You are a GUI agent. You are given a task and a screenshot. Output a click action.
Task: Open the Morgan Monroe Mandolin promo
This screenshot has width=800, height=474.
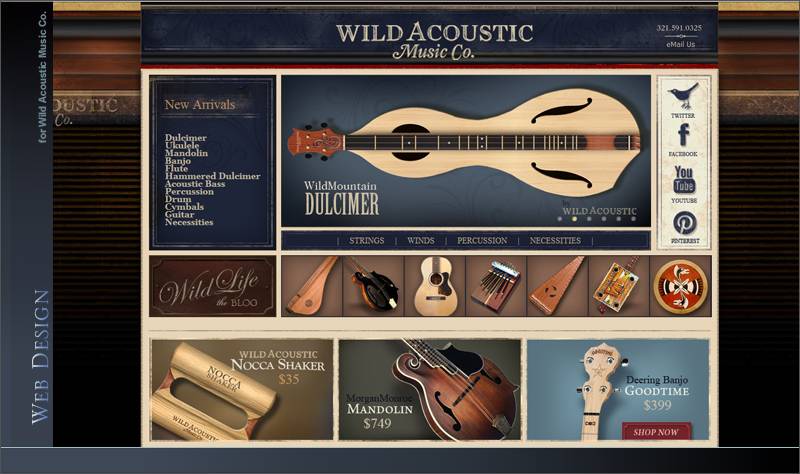click(x=429, y=390)
